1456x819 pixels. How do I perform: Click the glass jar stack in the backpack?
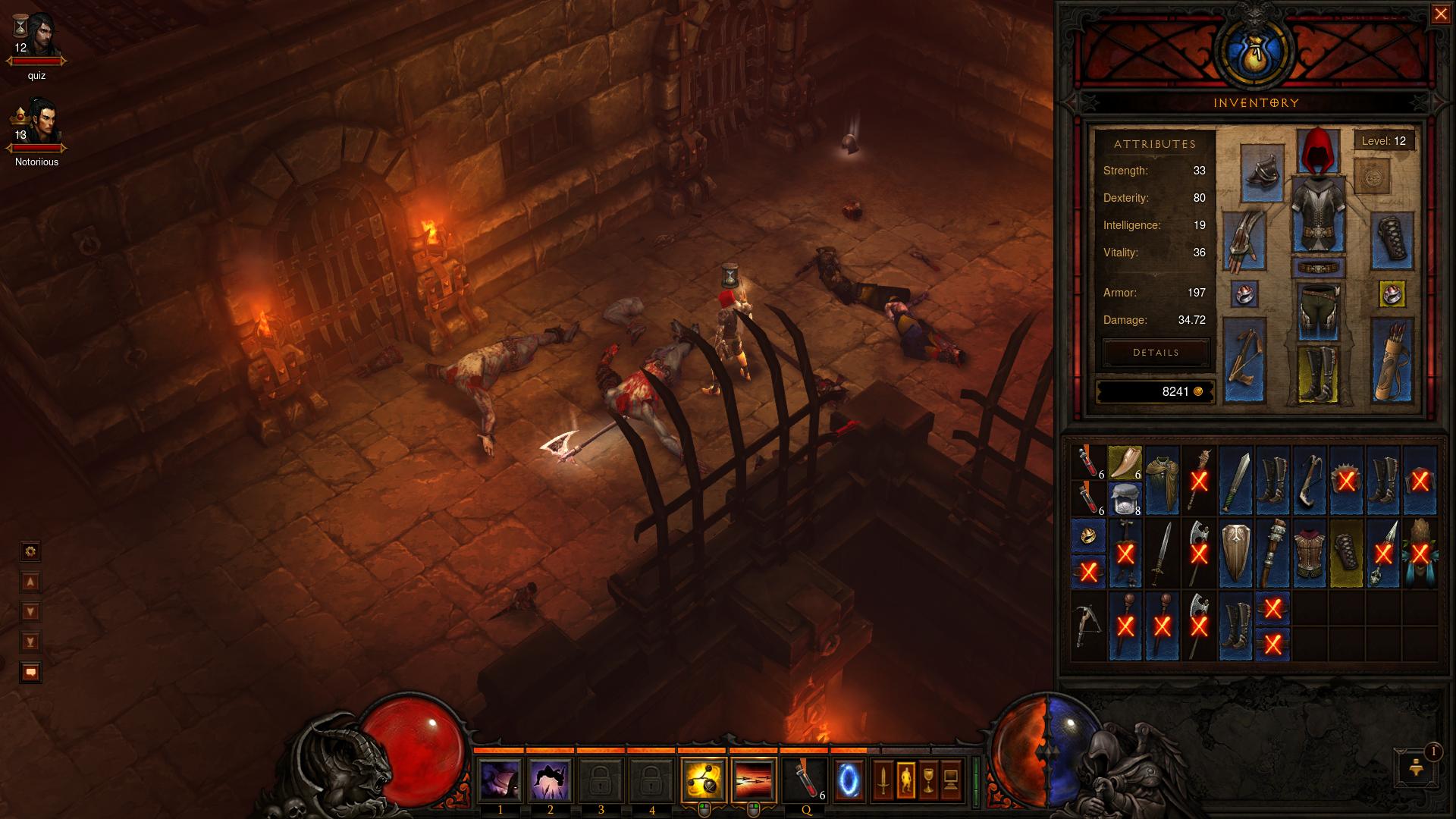tap(1125, 499)
